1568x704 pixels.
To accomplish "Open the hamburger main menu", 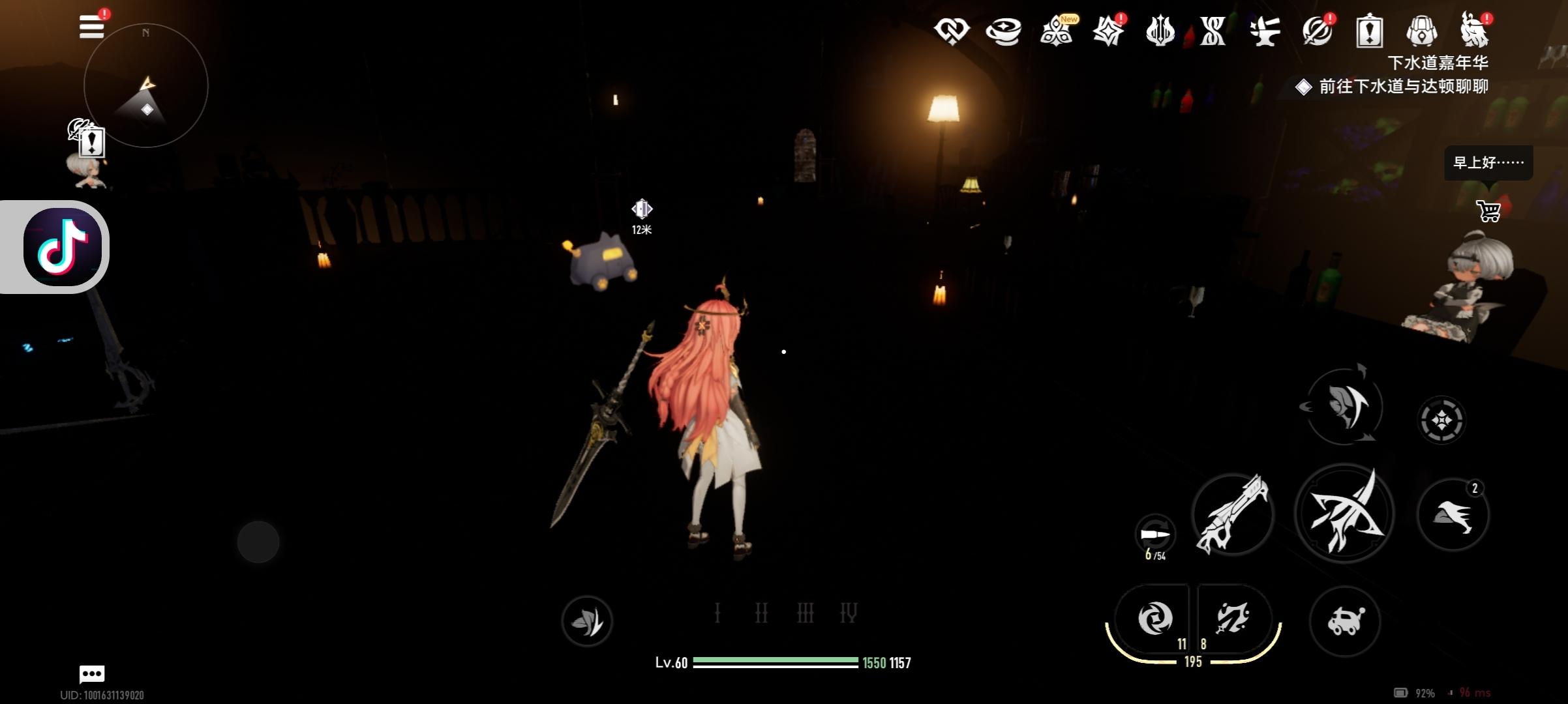I will [91, 27].
